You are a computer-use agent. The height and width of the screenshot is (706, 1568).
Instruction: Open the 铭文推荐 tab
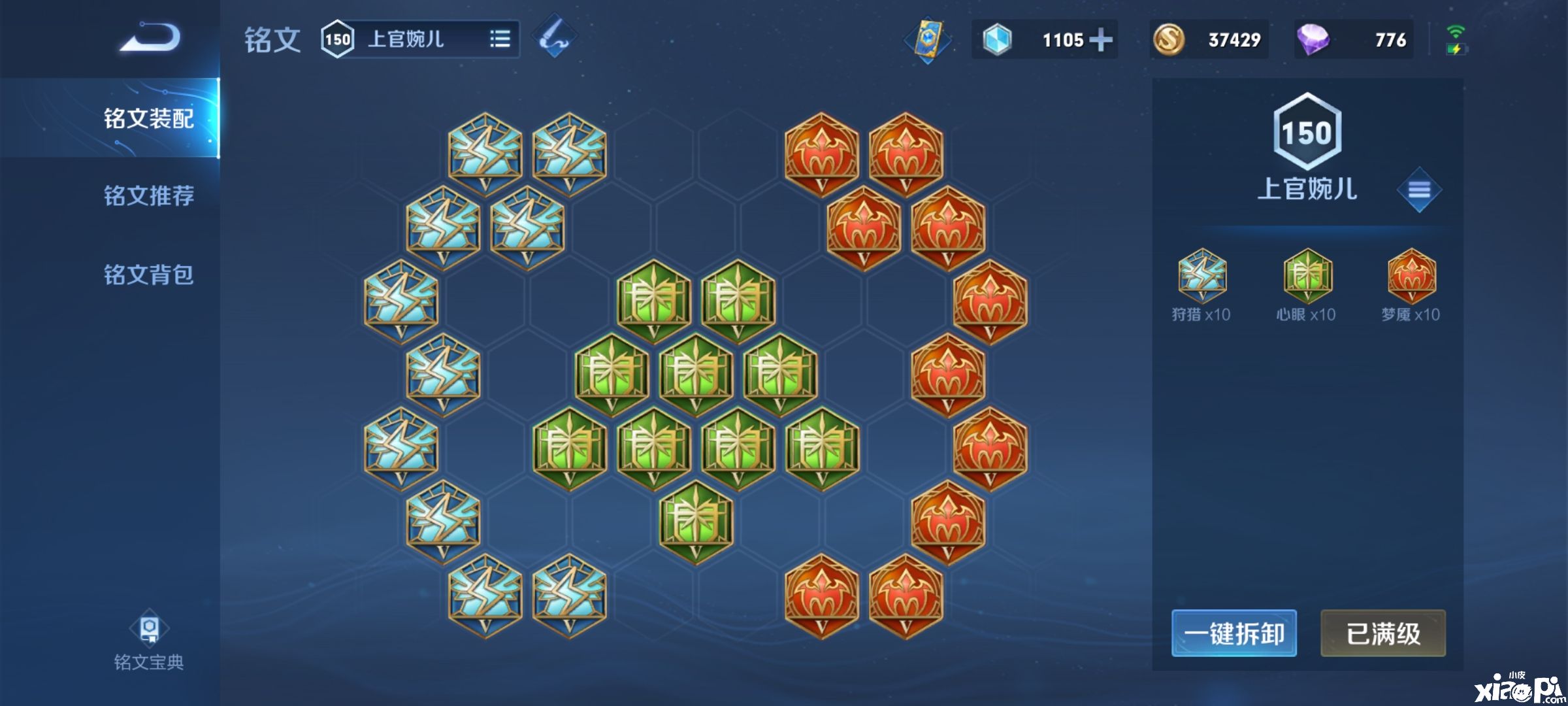pyautogui.click(x=148, y=195)
